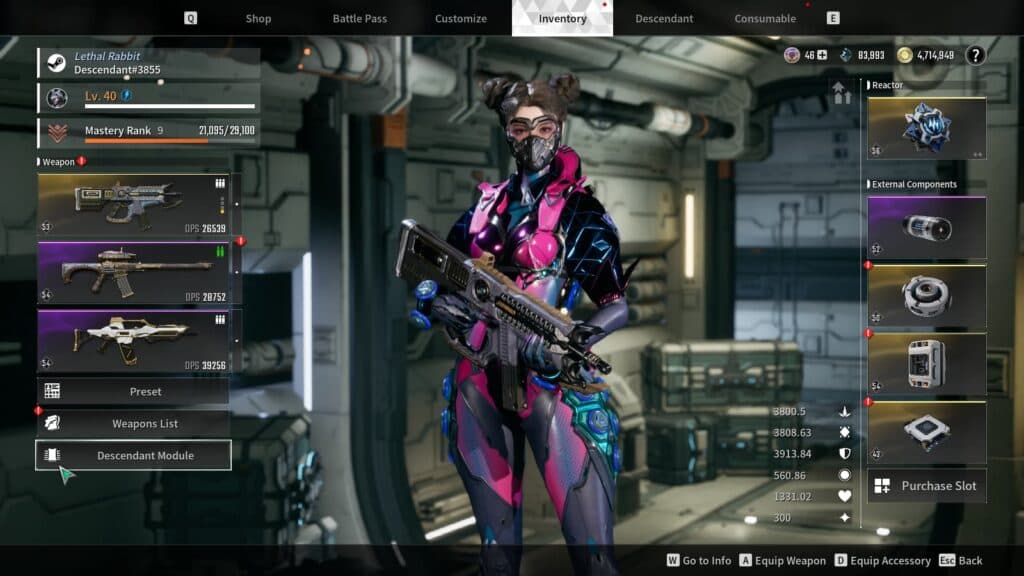The width and height of the screenshot is (1024, 576).
Task: Open the Weapons List
Action: point(134,423)
